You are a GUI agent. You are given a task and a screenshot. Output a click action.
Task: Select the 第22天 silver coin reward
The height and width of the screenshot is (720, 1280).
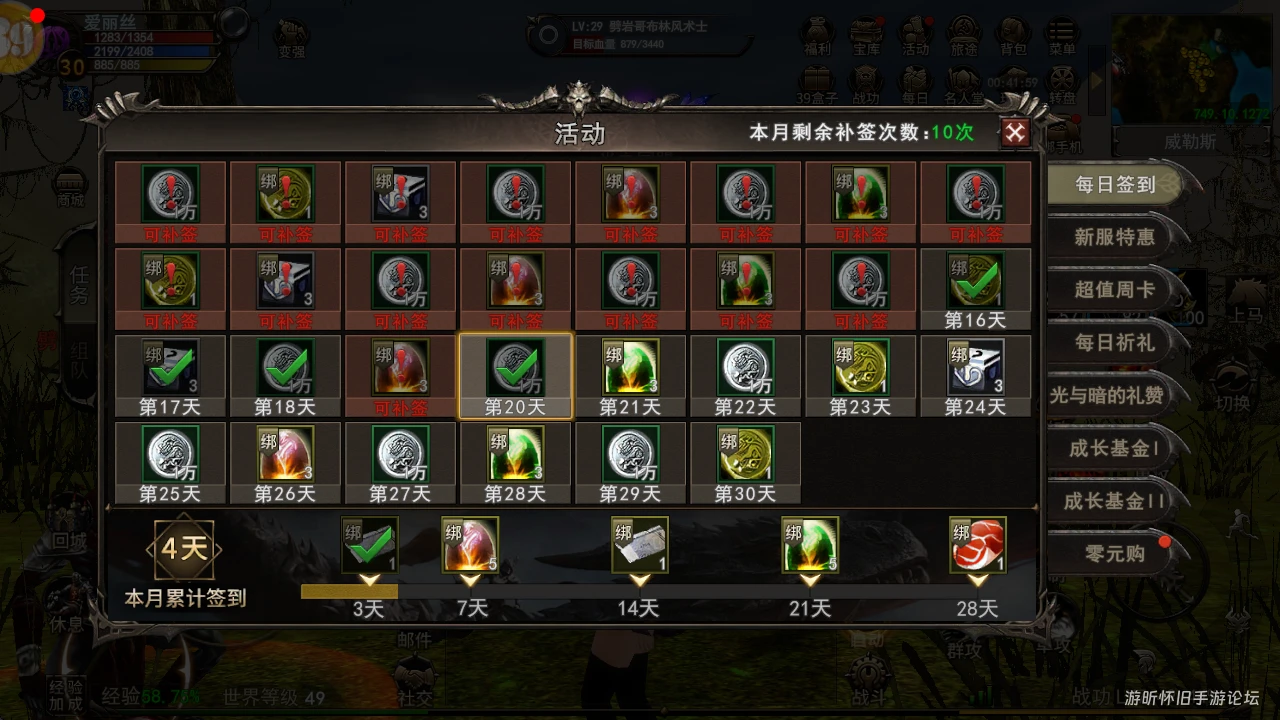click(x=745, y=376)
